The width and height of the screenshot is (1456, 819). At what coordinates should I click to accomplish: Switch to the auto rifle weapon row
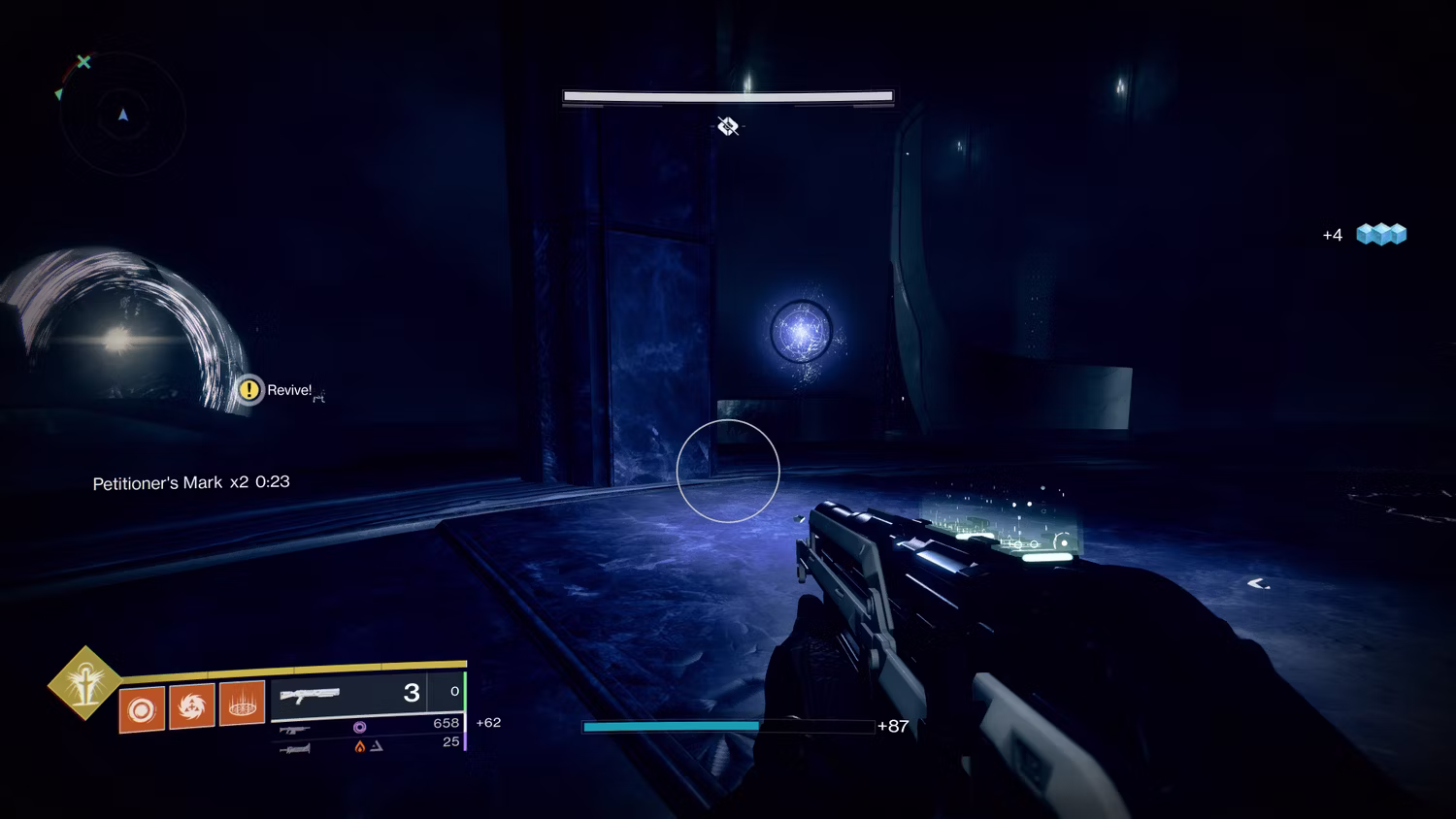pos(369,726)
